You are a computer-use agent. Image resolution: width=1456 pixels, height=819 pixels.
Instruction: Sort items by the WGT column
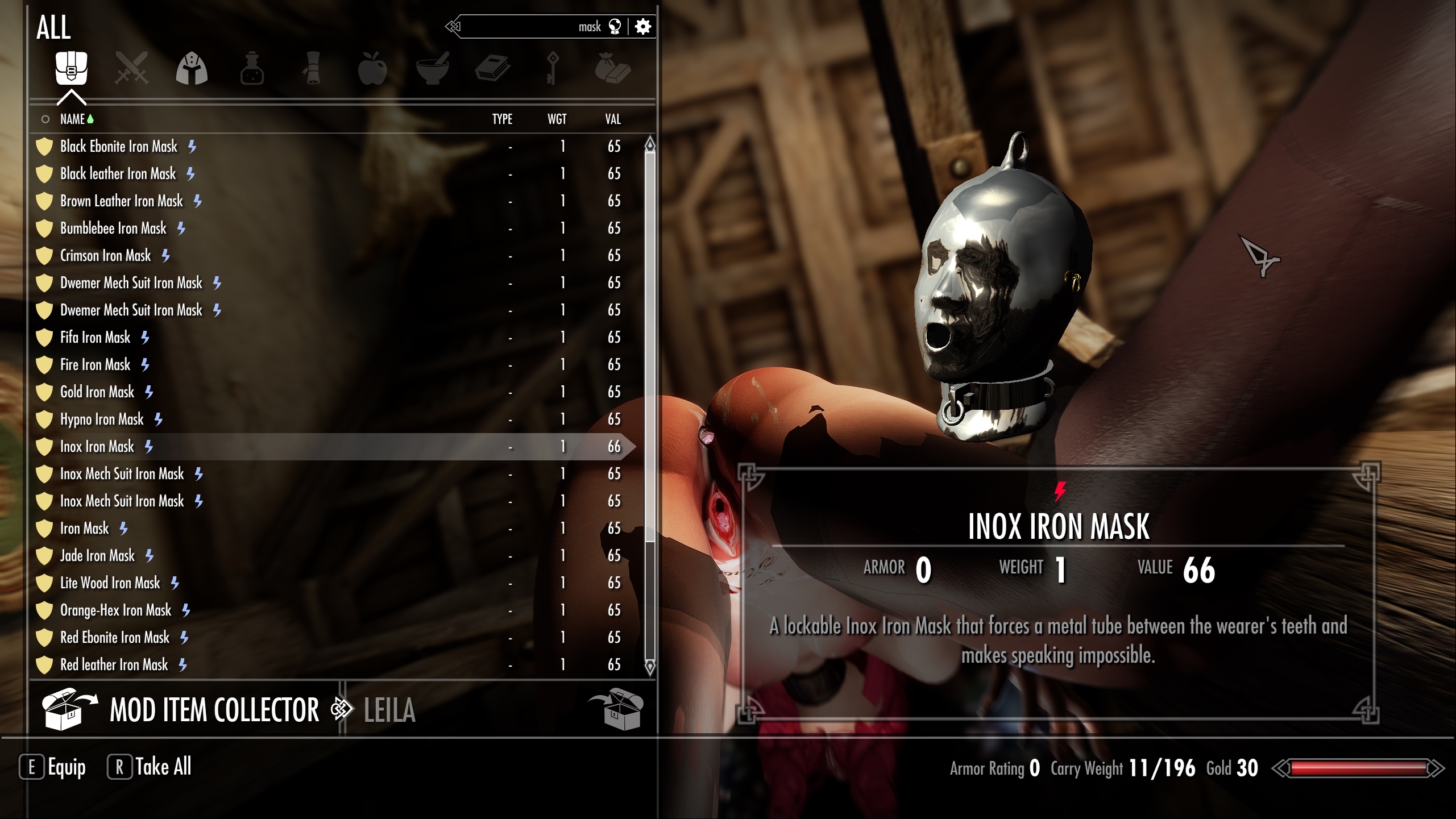click(x=557, y=119)
